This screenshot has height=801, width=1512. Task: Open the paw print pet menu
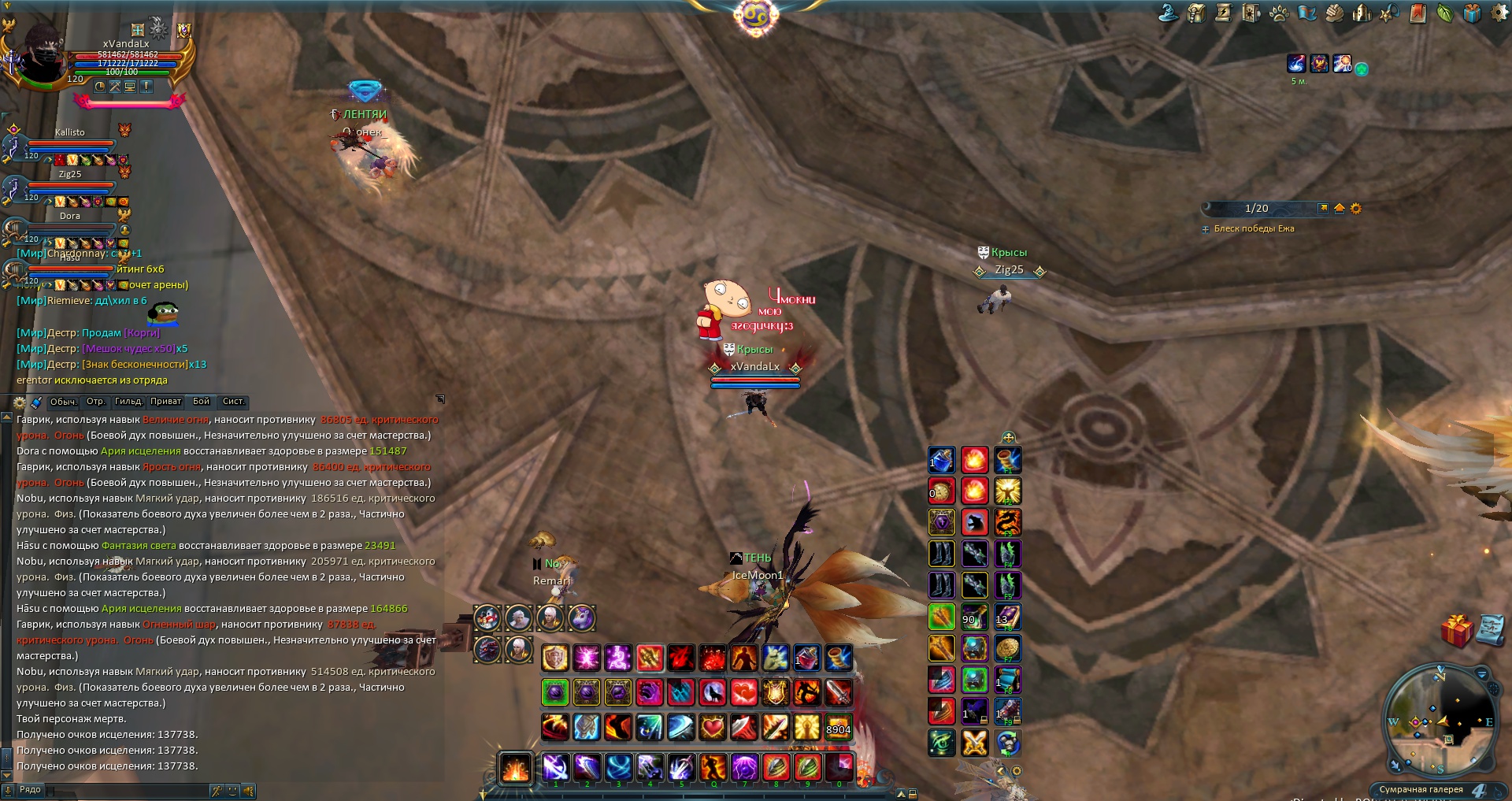click(x=1279, y=13)
